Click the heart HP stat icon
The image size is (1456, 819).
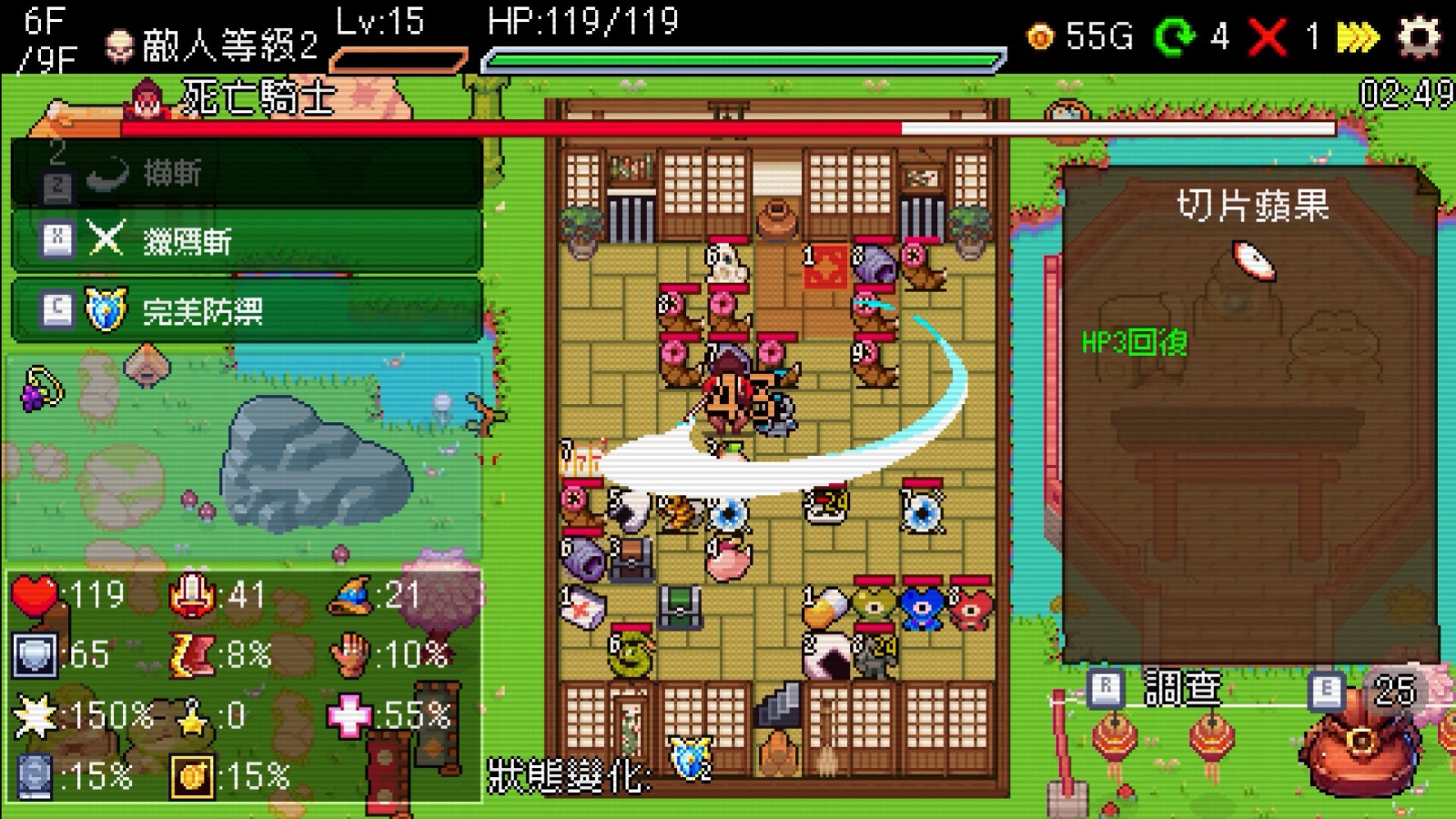tap(35, 596)
